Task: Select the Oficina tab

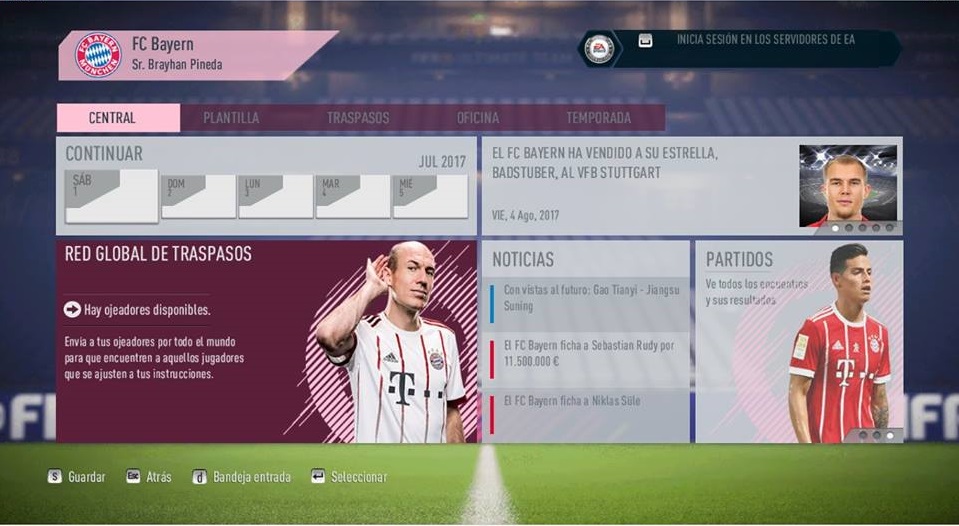Action: tap(478, 118)
